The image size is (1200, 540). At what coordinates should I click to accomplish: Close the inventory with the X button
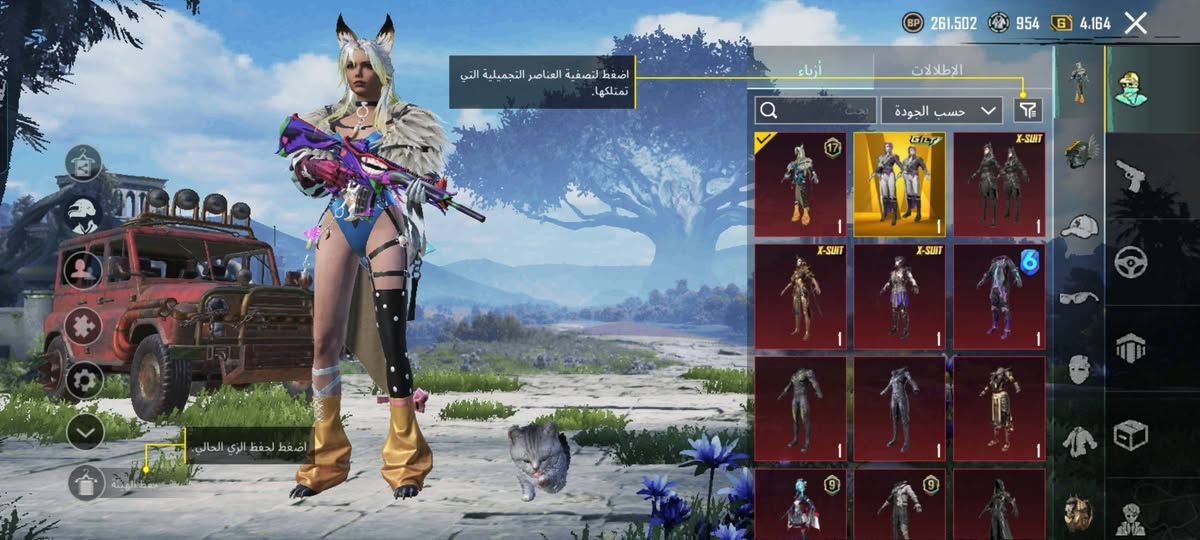1135,23
